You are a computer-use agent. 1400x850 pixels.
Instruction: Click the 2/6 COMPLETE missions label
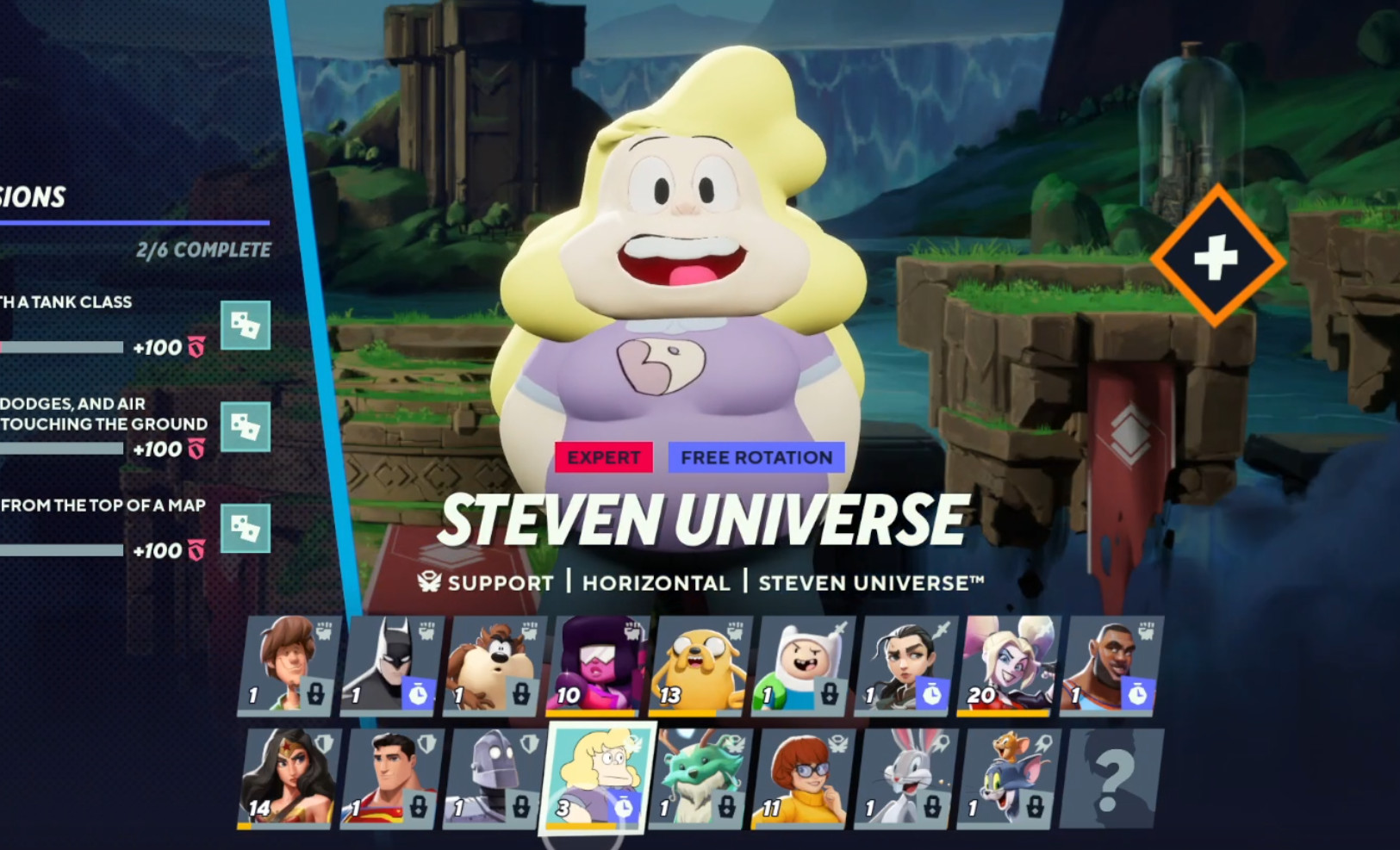click(204, 251)
